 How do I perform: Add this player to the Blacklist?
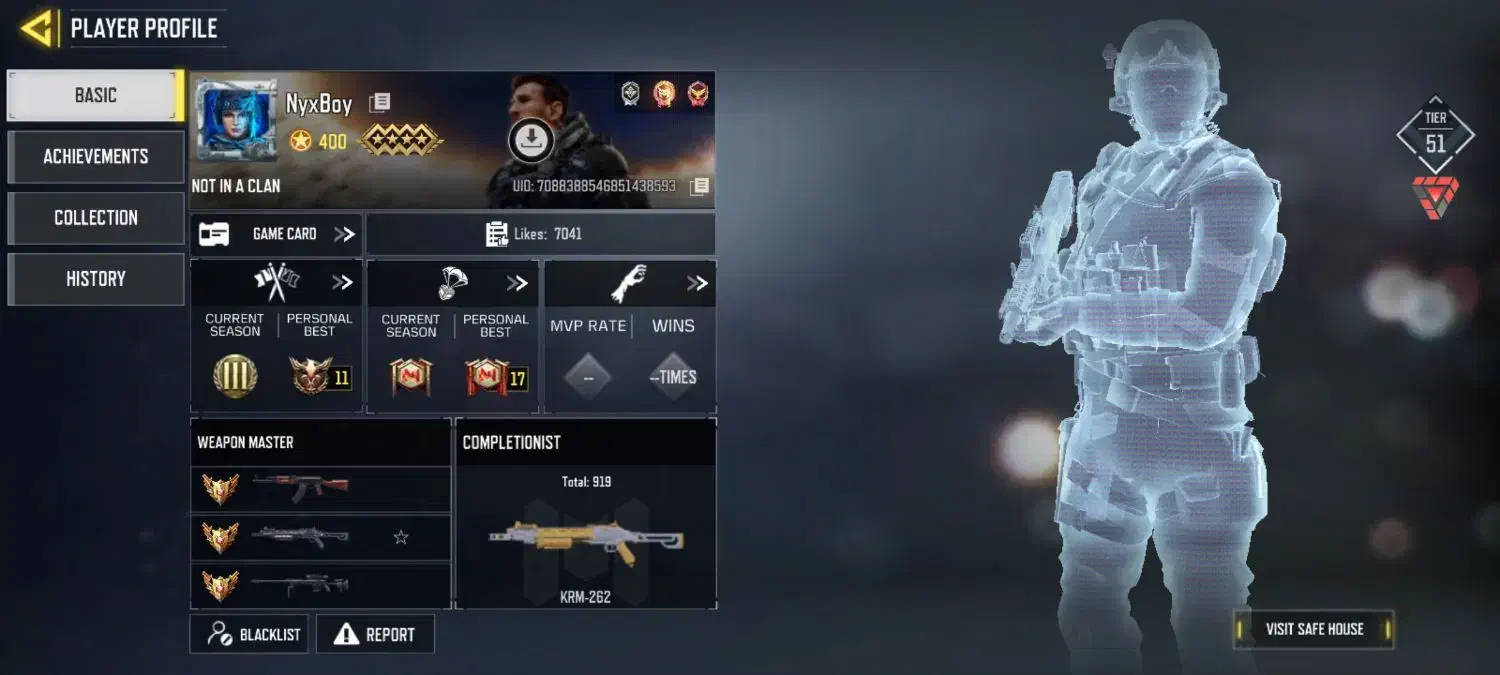coord(252,634)
